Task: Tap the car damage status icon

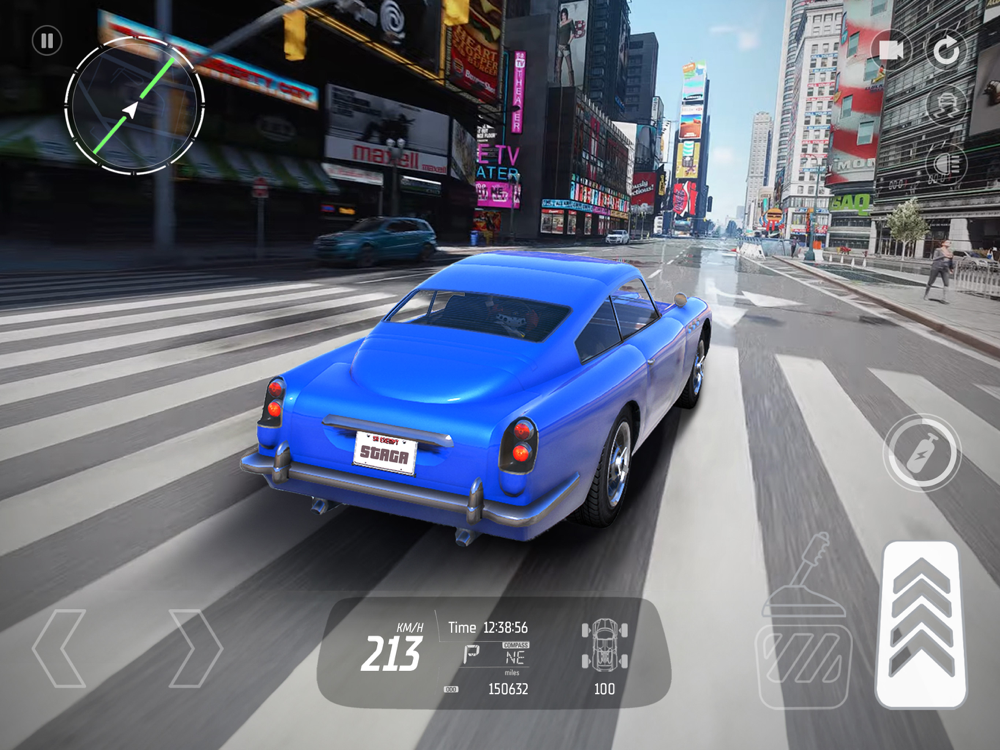Action: [x=604, y=643]
